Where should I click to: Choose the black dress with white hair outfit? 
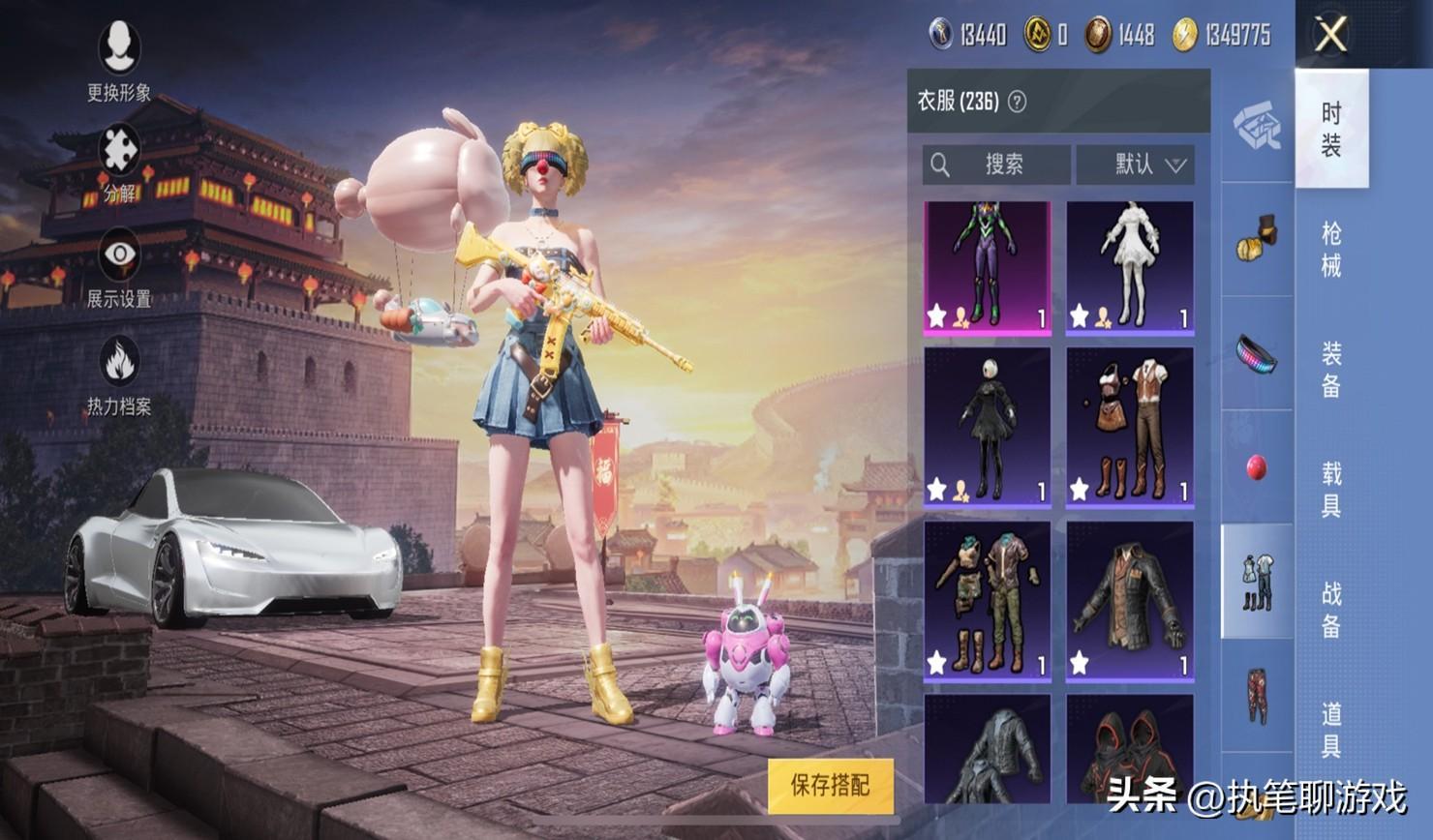click(x=987, y=427)
